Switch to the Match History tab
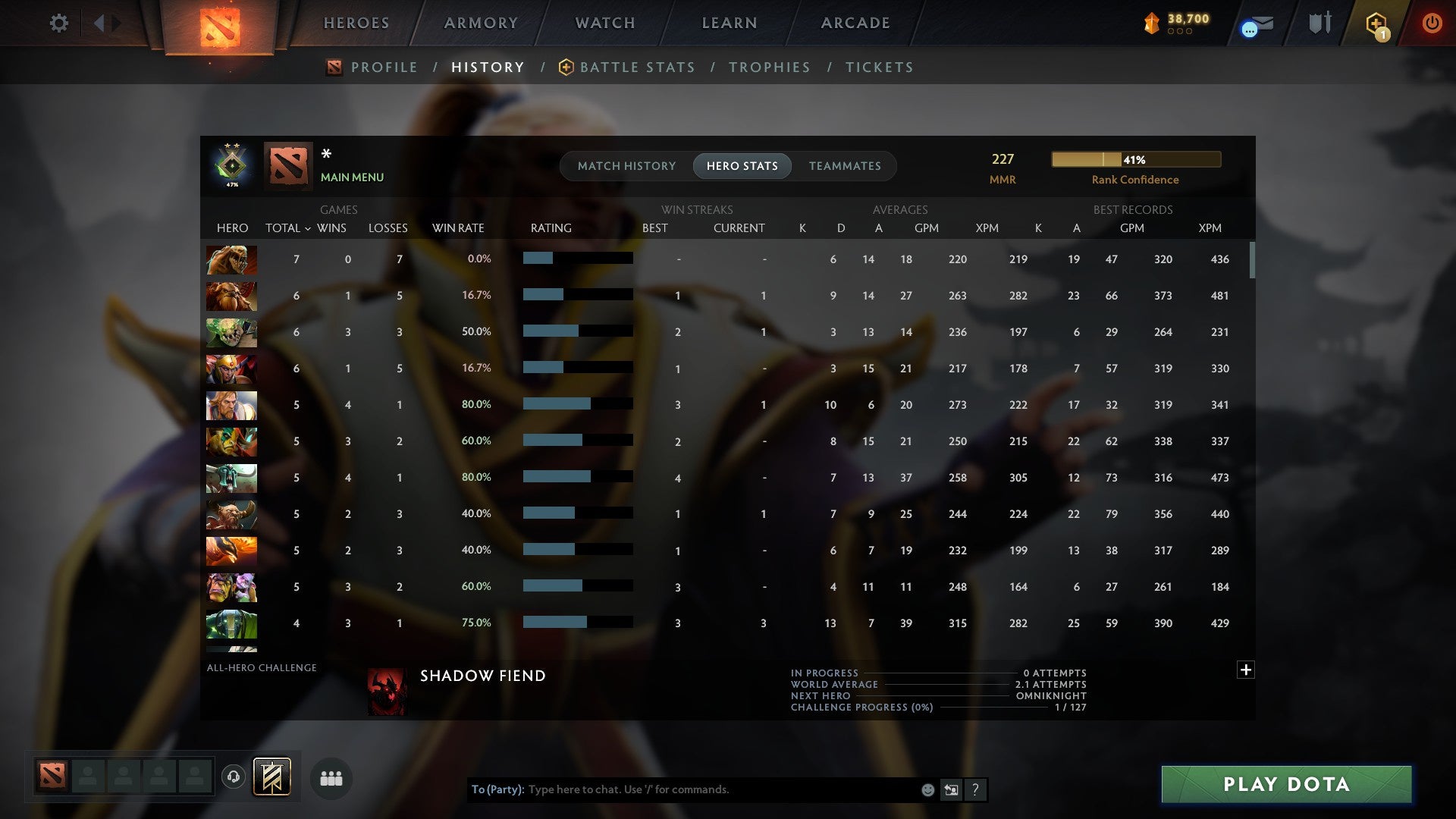The height and width of the screenshot is (819, 1456). pyautogui.click(x=626, y=165)
